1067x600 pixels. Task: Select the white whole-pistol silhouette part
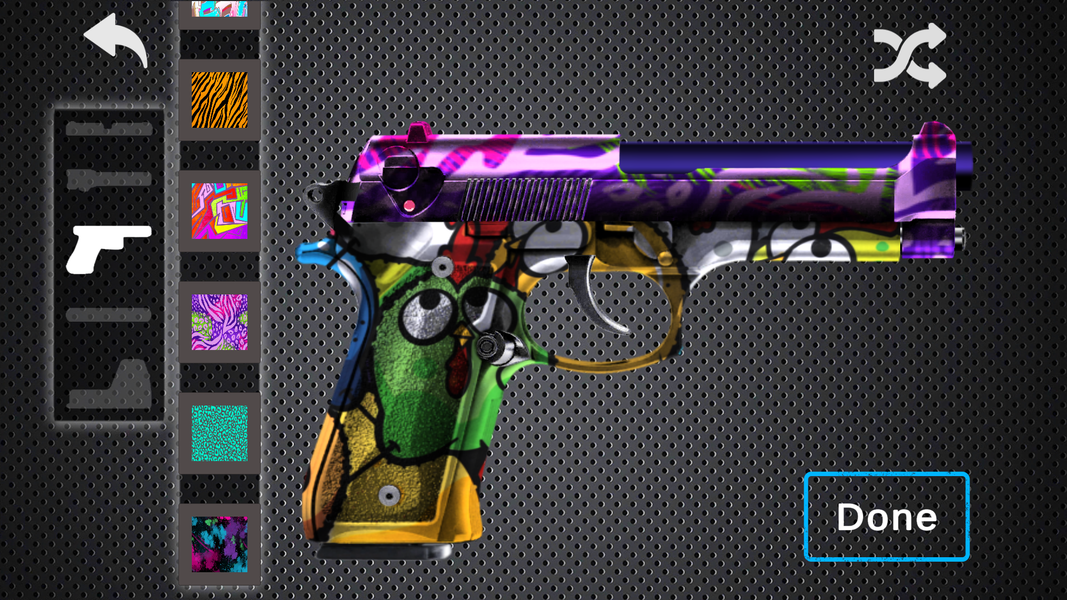108,248
